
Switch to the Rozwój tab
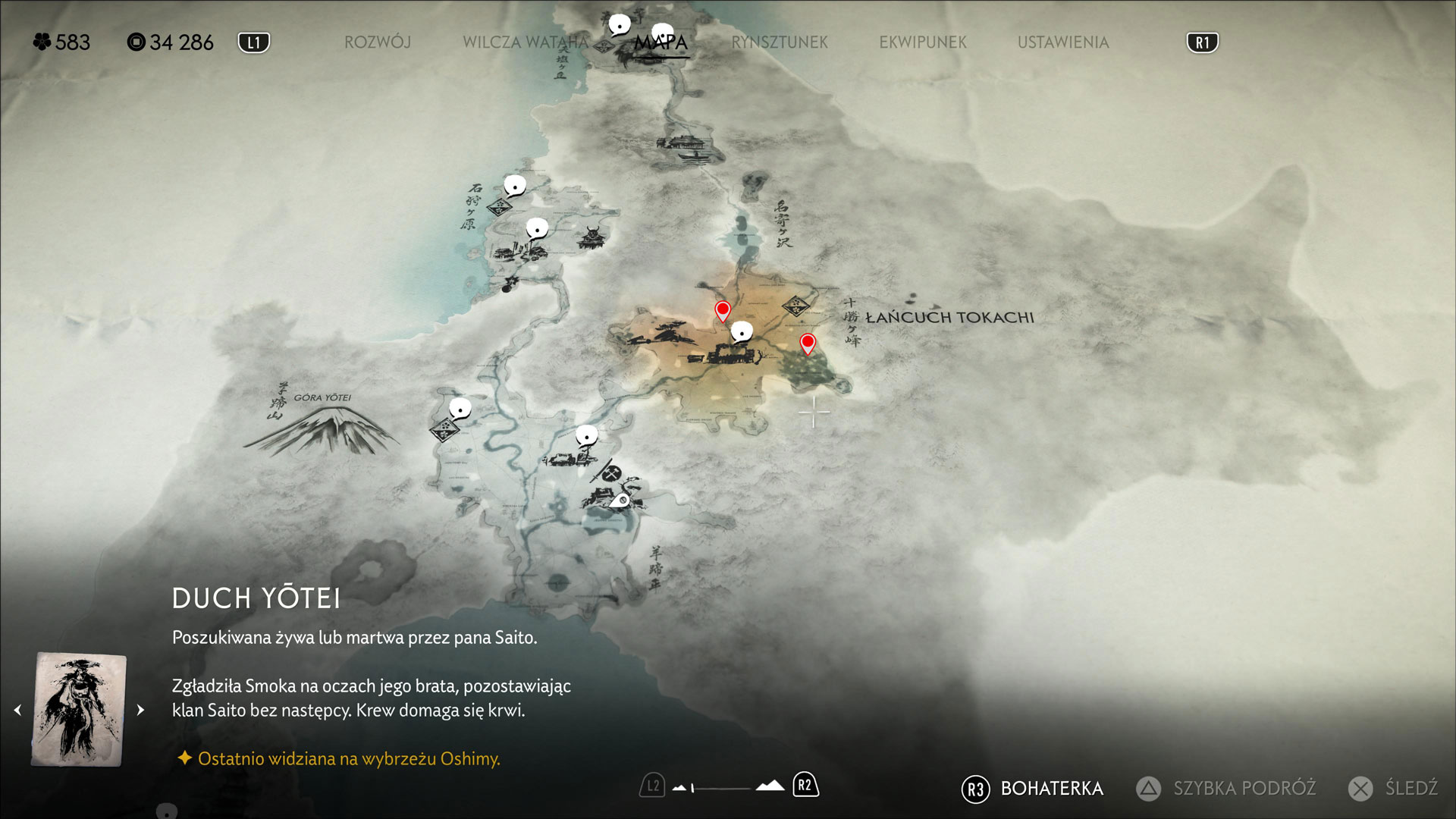(378, 42)
